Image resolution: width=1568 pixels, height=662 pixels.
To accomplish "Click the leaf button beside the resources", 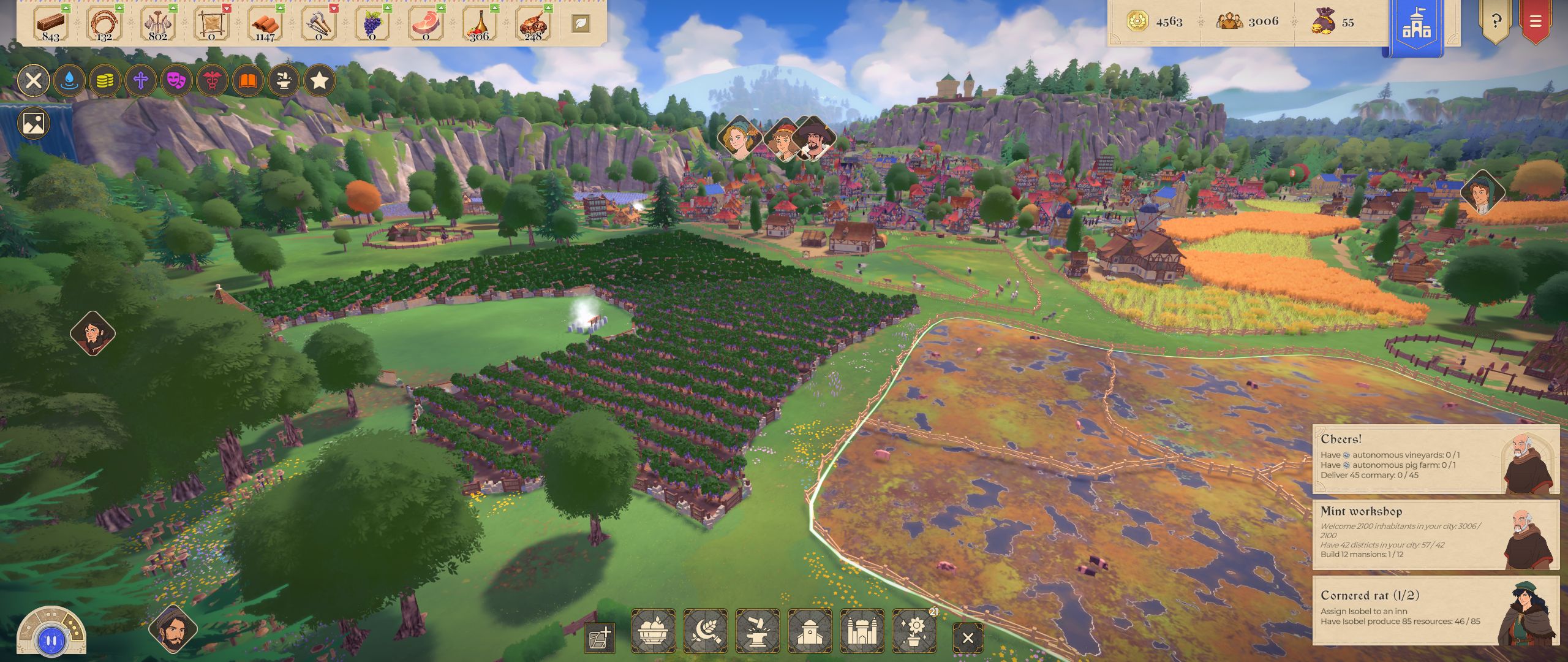I will [581, 24].
